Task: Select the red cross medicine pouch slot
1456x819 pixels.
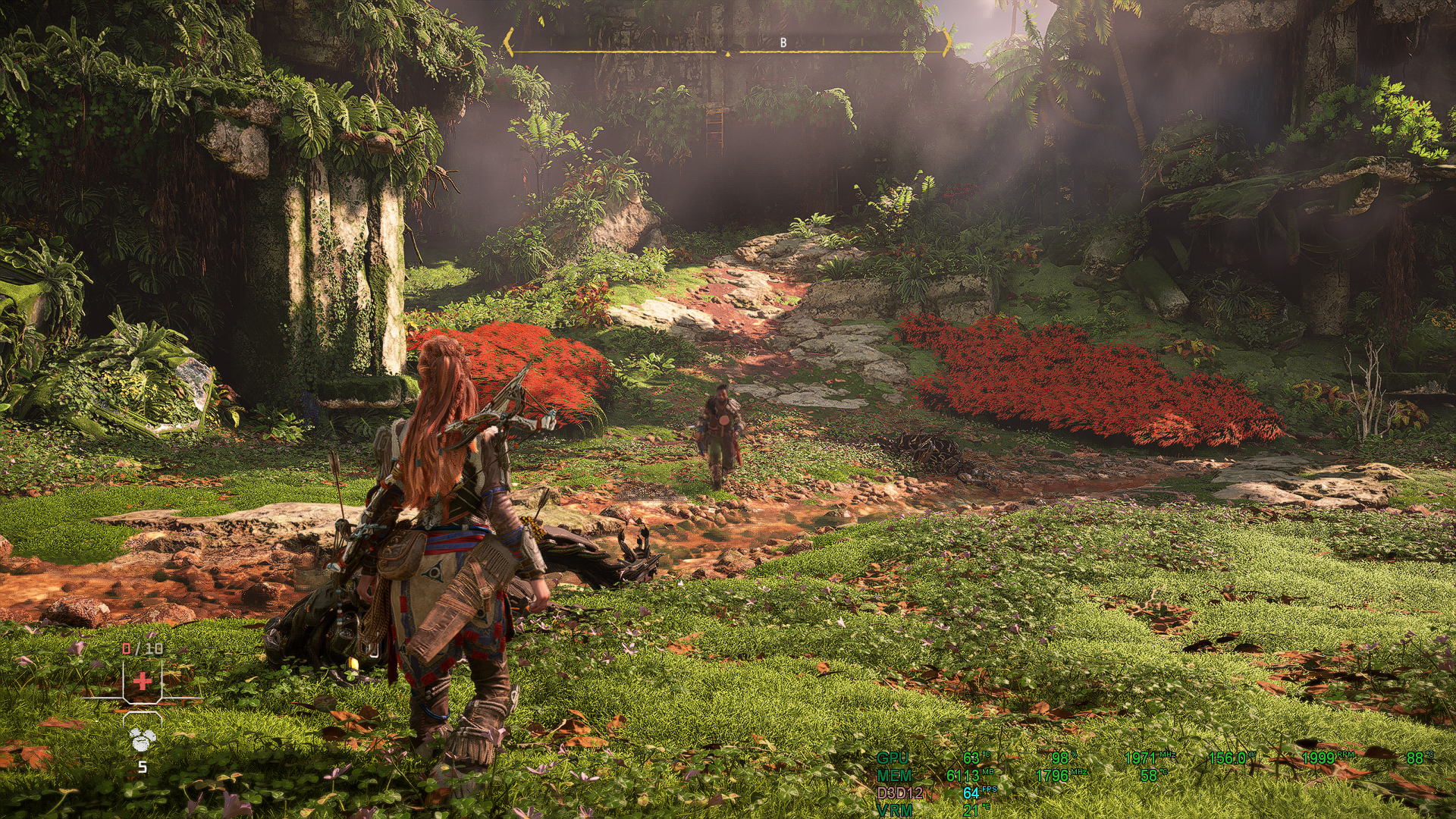Action: tap(143, 680)
